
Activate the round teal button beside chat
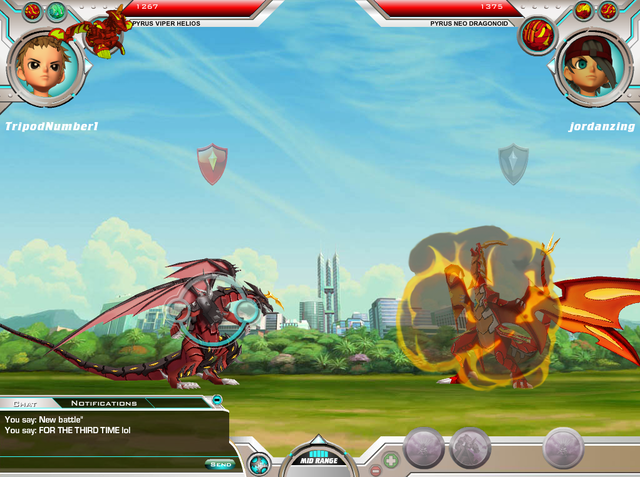click(259, 463)
